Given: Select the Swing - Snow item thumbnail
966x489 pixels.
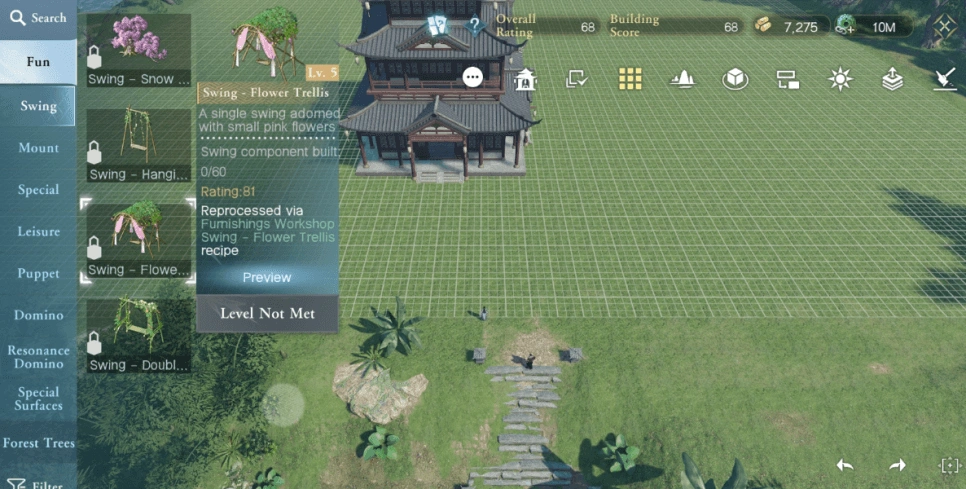Looking at the screenshot, I should pyautogui.click(x=138, y=50).
